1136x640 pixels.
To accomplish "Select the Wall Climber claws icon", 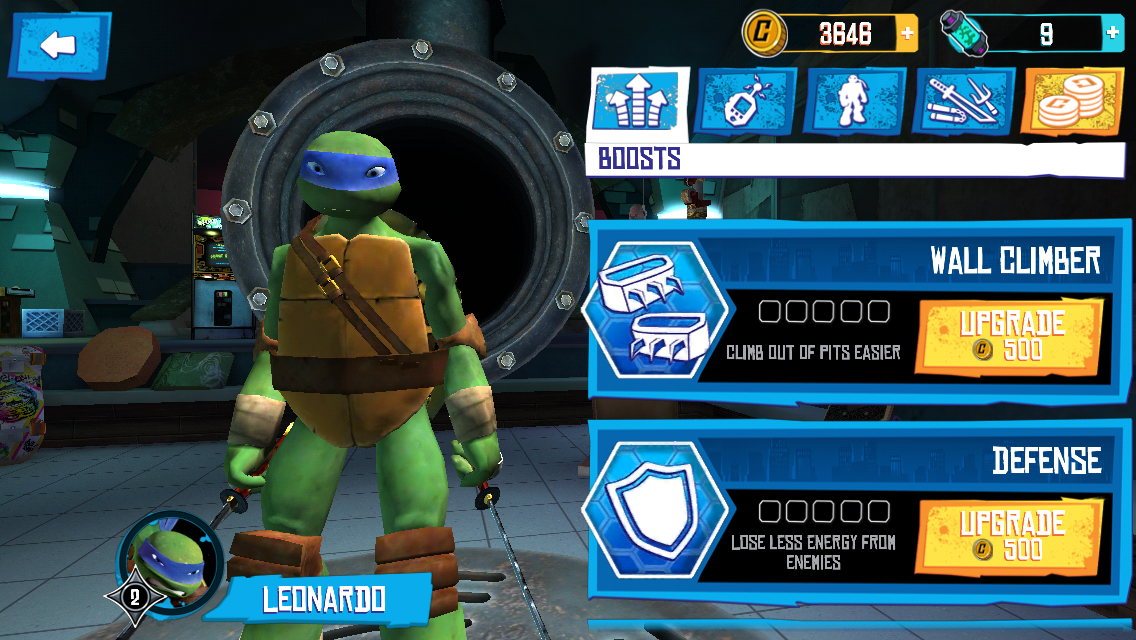I will (x=651, y=312).
